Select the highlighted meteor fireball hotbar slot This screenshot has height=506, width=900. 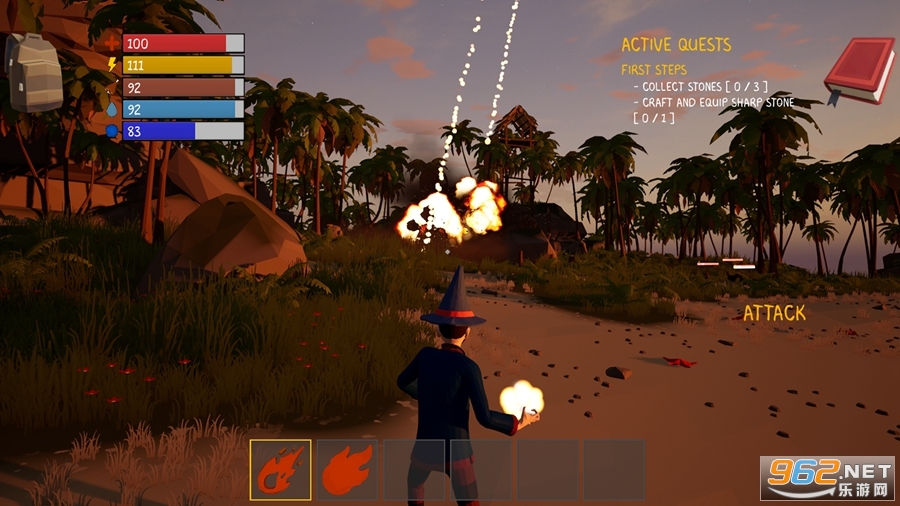pos(280,469)
